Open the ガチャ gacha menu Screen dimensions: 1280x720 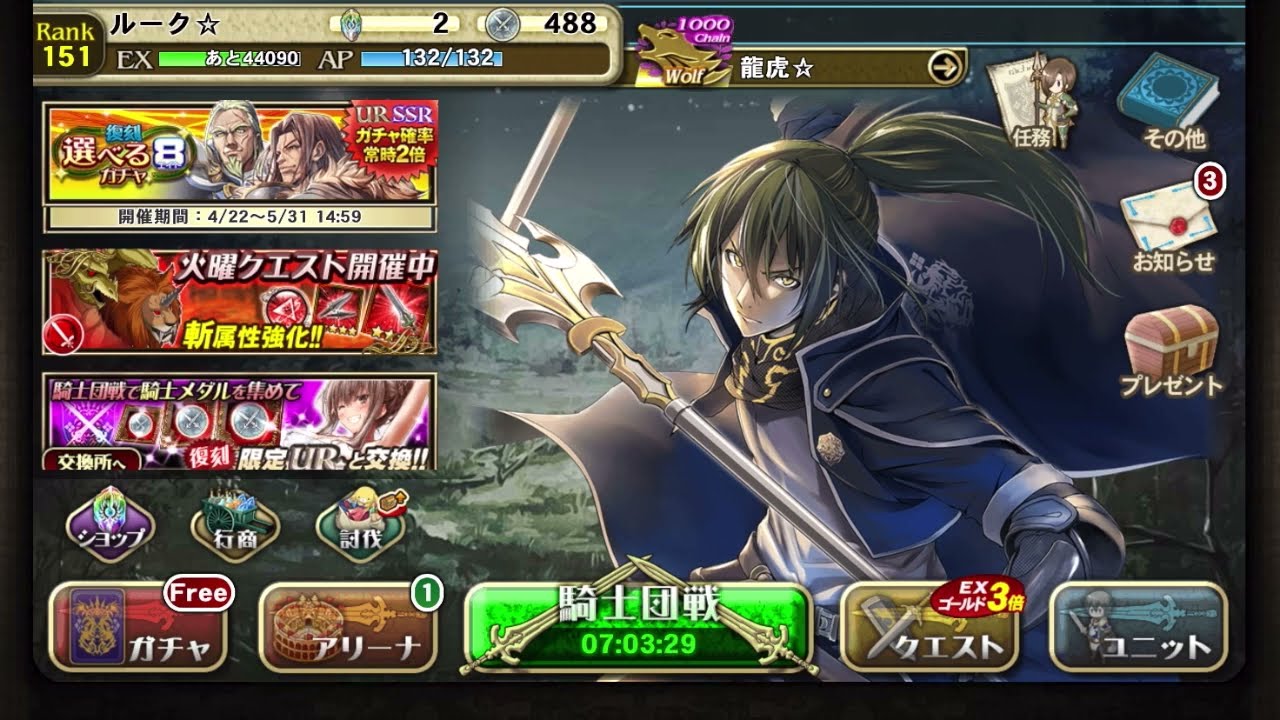(x=139, y=630)
